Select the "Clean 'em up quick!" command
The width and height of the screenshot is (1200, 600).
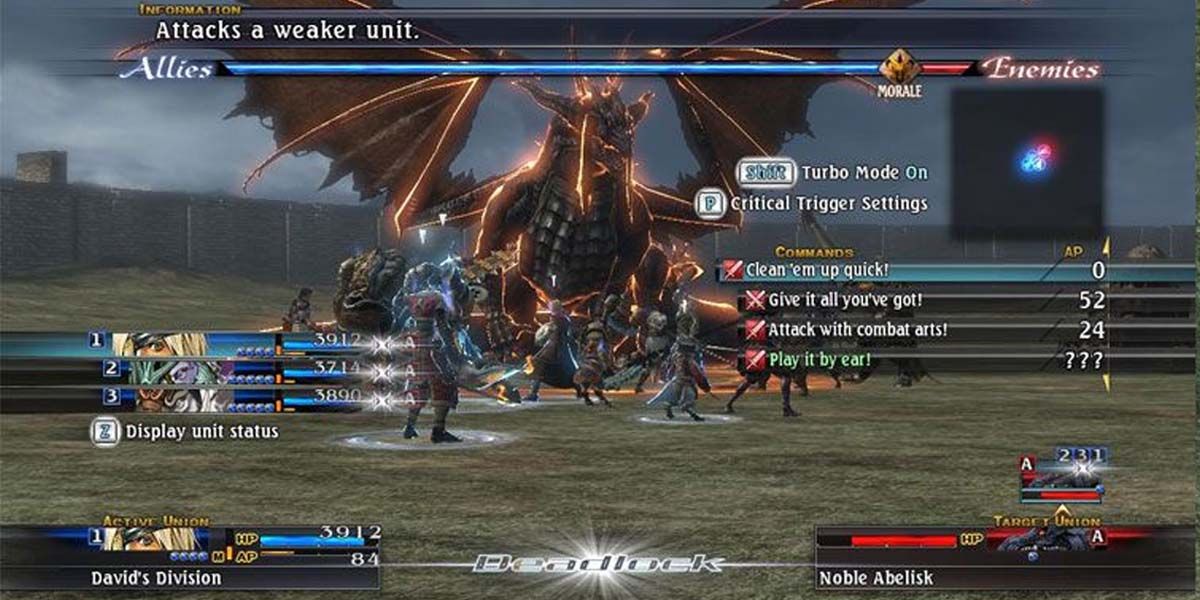[x=816, y=270]
